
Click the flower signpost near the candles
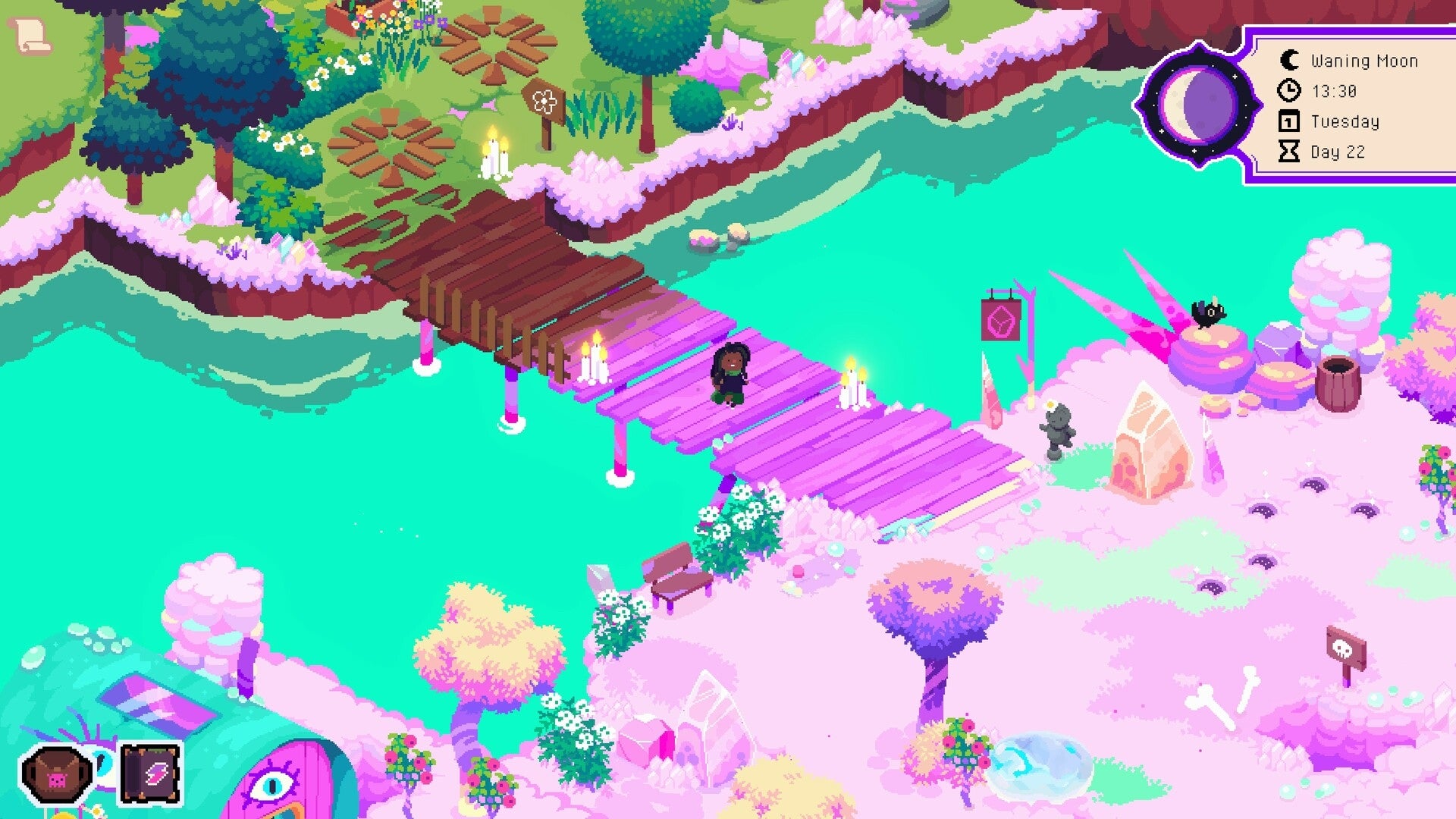point(545,99)
